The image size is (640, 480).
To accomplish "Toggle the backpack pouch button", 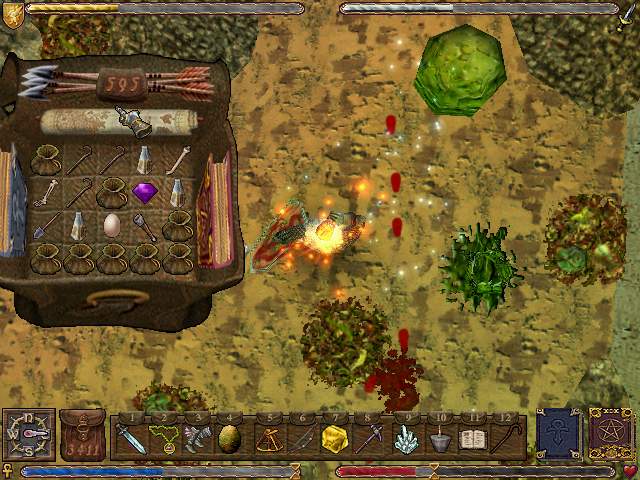I will 82,435.
